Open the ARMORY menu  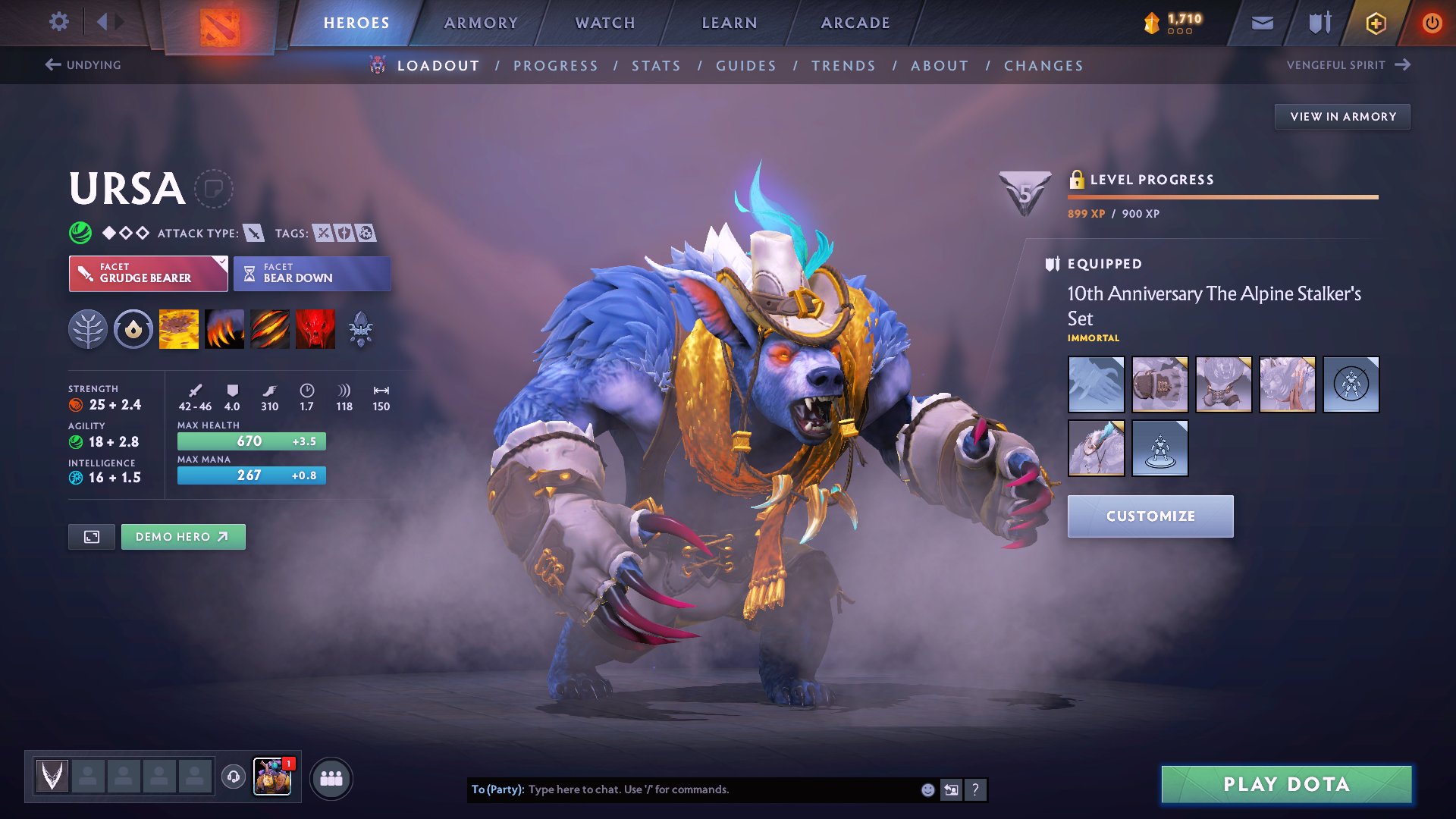pos(480,23)
